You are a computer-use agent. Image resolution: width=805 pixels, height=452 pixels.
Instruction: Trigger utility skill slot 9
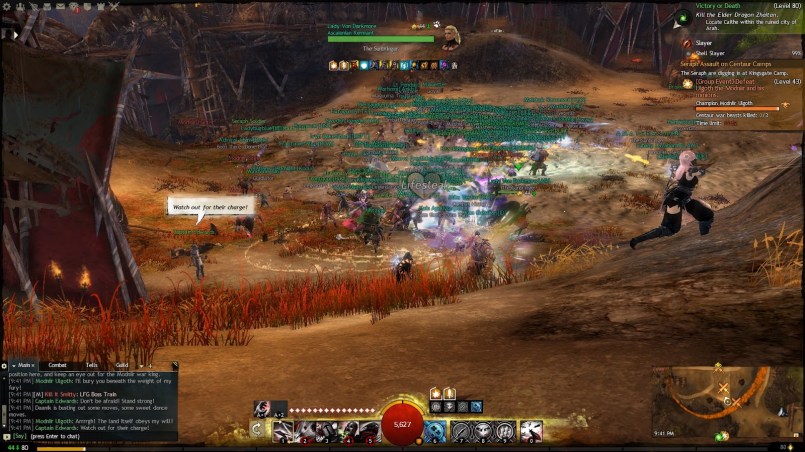[505, 431]
